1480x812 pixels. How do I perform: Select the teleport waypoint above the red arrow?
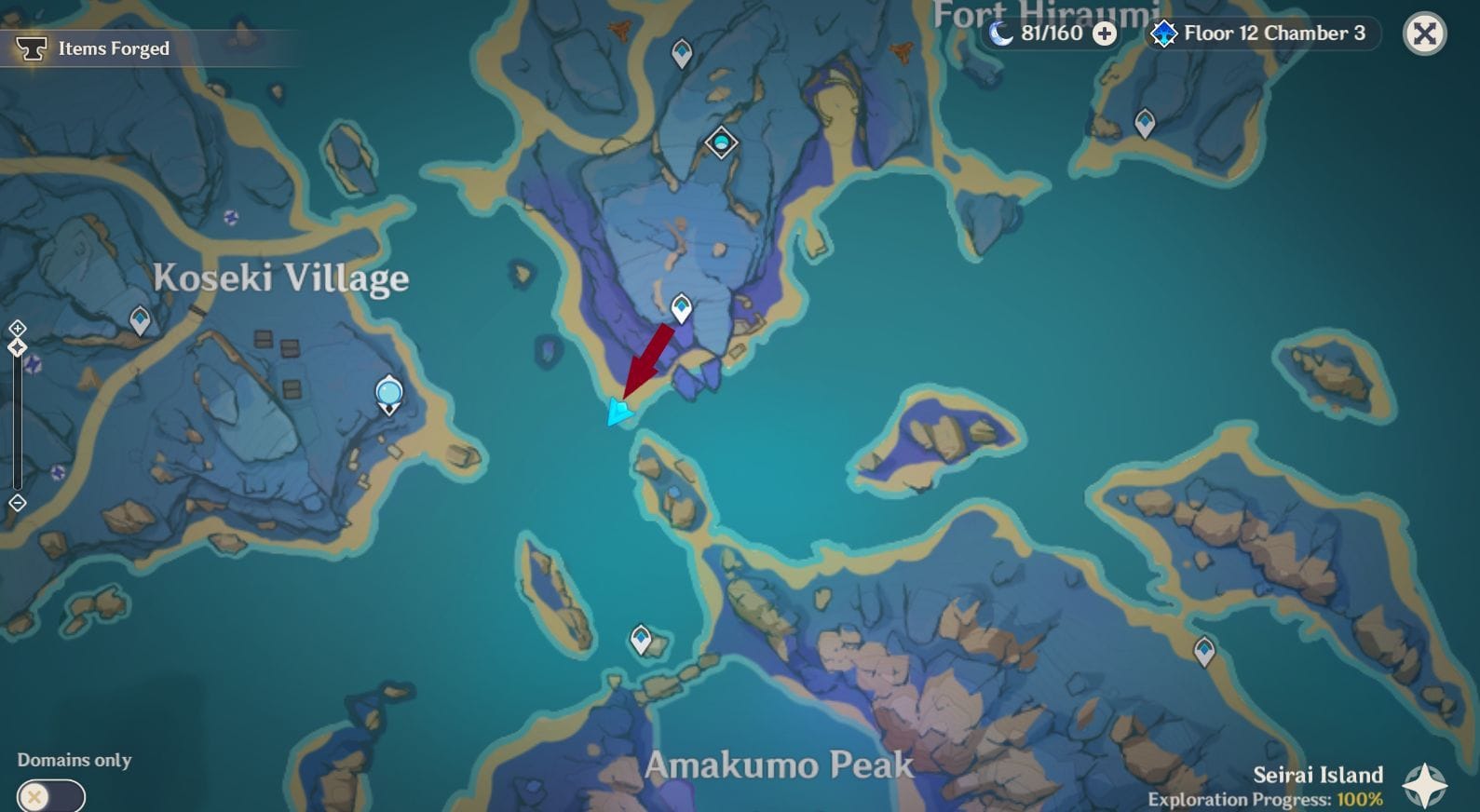(681, 305)
